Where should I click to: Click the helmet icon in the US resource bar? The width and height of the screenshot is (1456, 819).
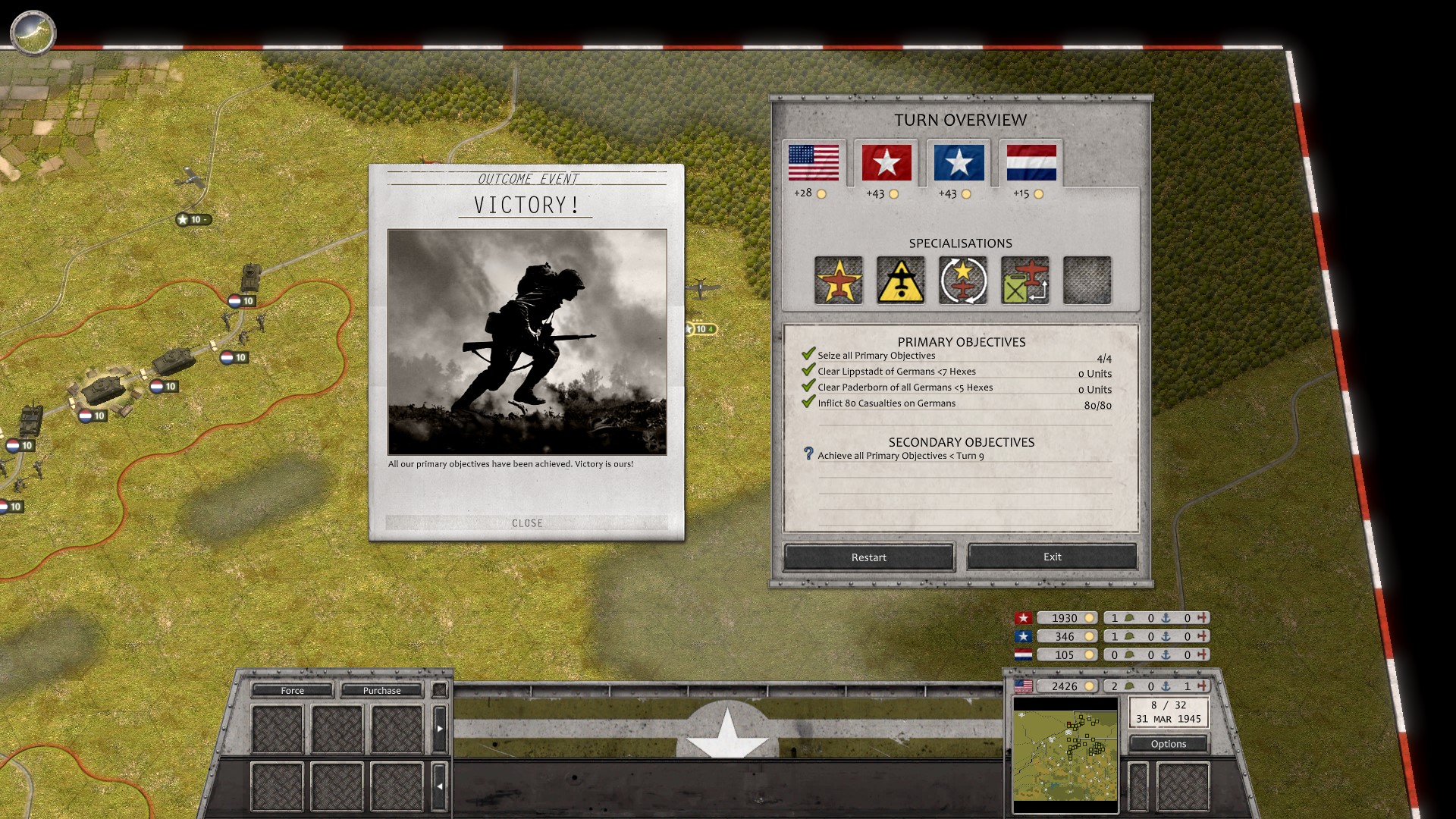pyautogui.click(x=1130, y=686)
